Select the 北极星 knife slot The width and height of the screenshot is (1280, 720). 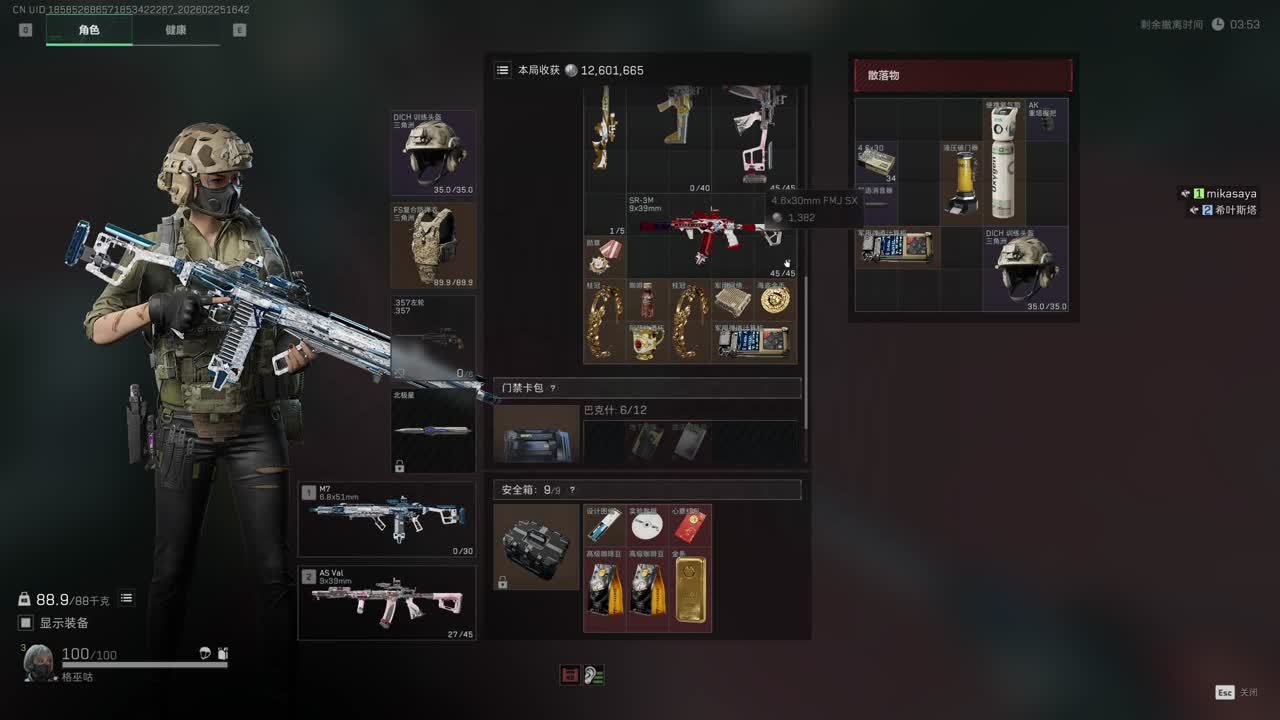coord(433,431)
